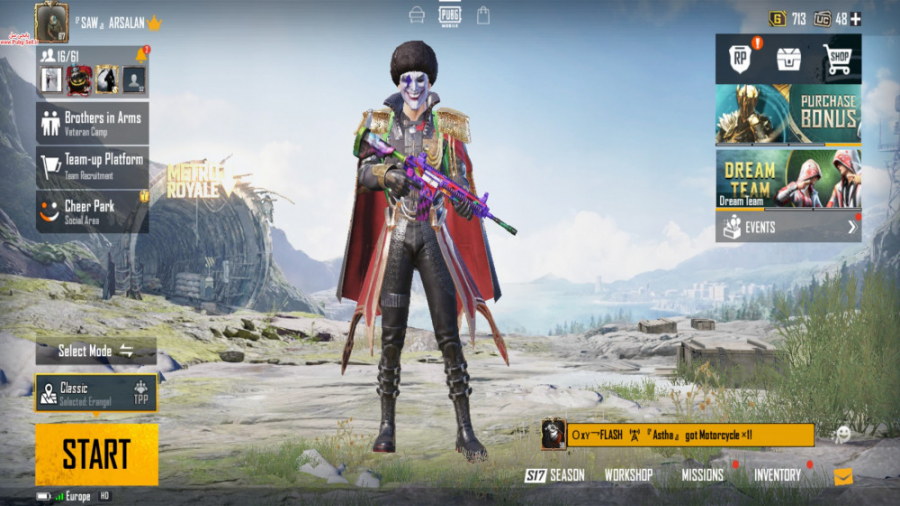This screenshot has height=506, width=900.
Task: Enter Cheer Park social area
Action: pyautogui.click(x=92, y=211)
